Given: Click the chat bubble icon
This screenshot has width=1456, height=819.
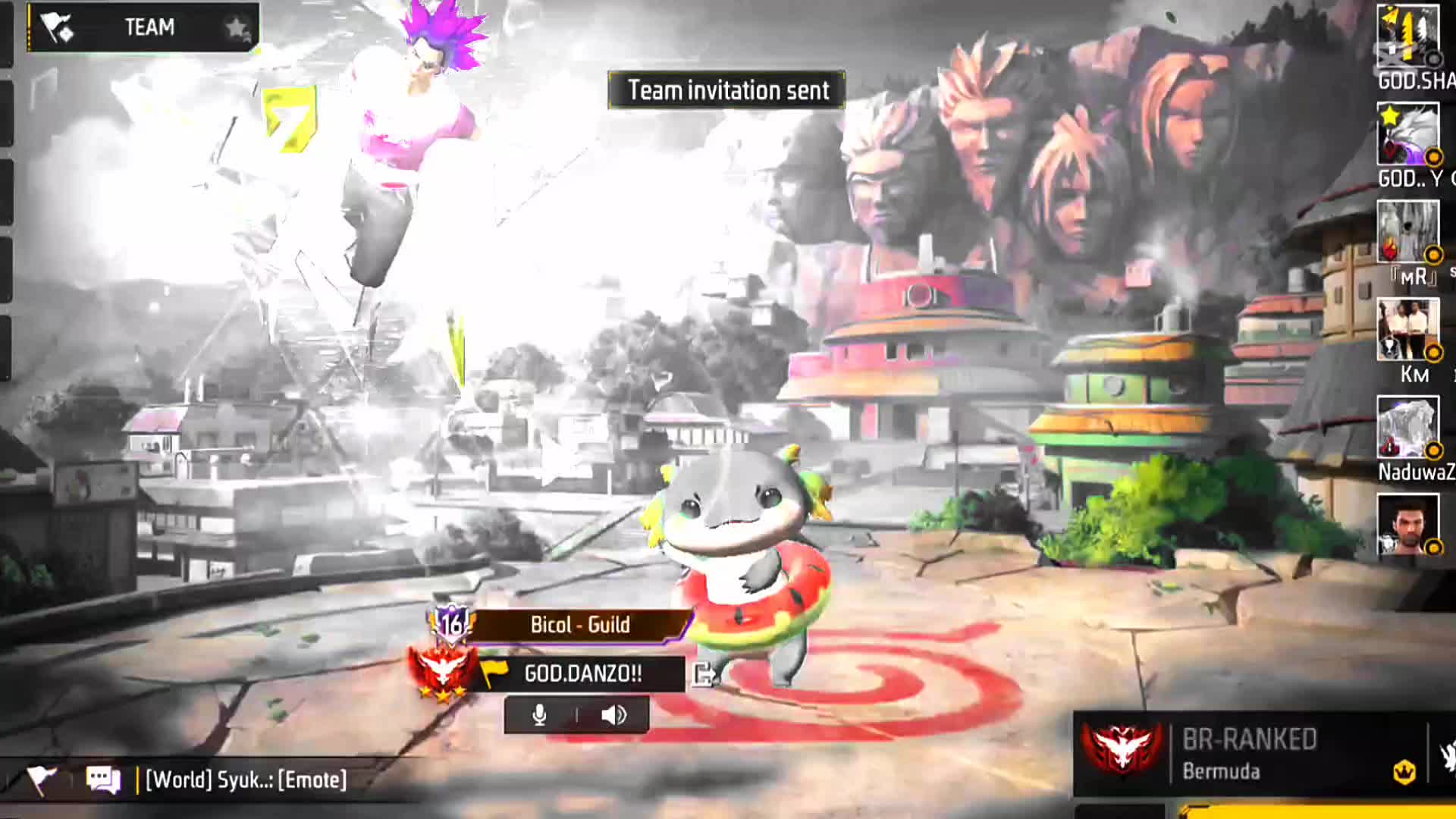Looking at the screenshot, I should click(103, 780).
